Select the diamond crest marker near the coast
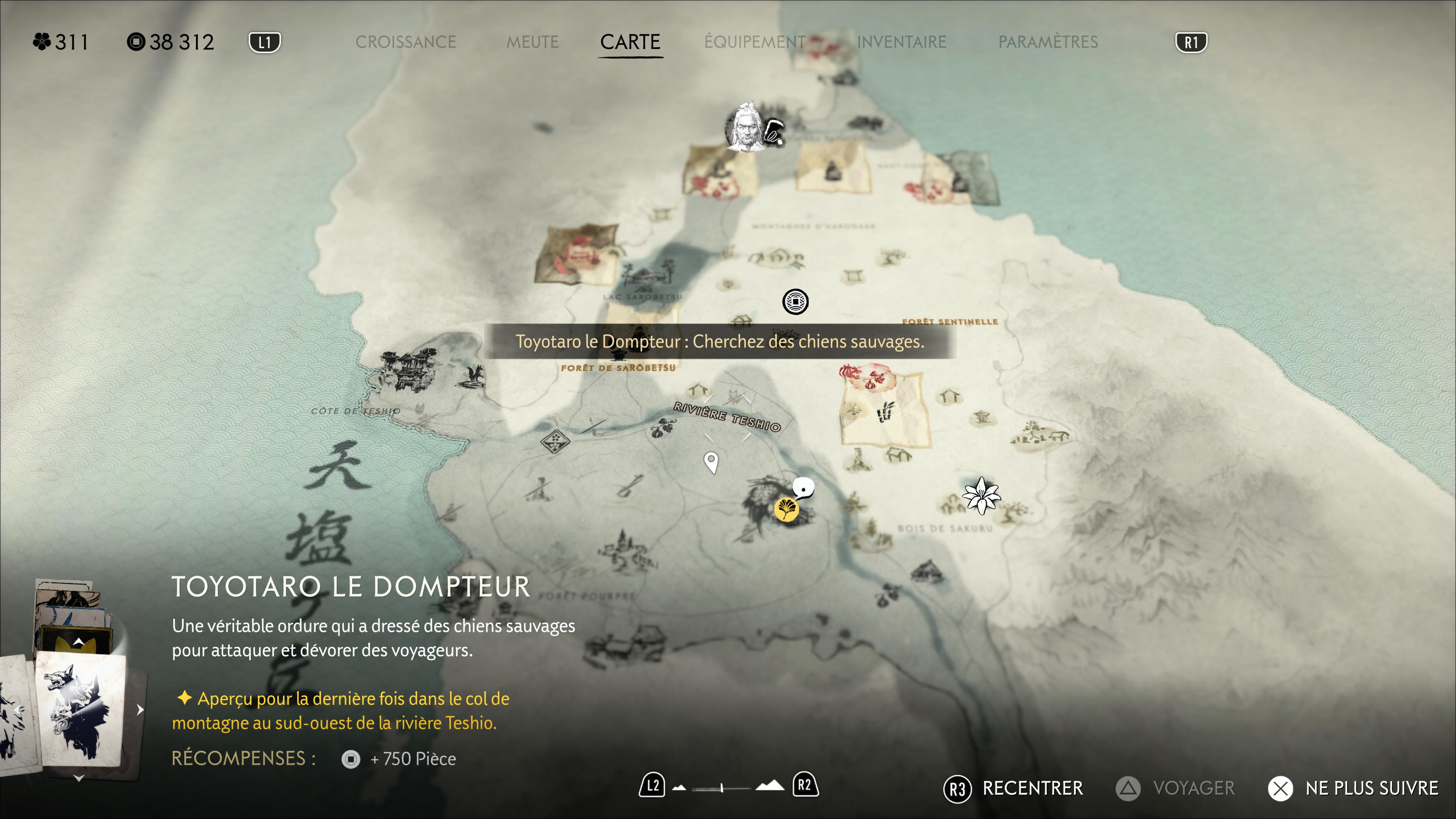 [x=555, y=441]
